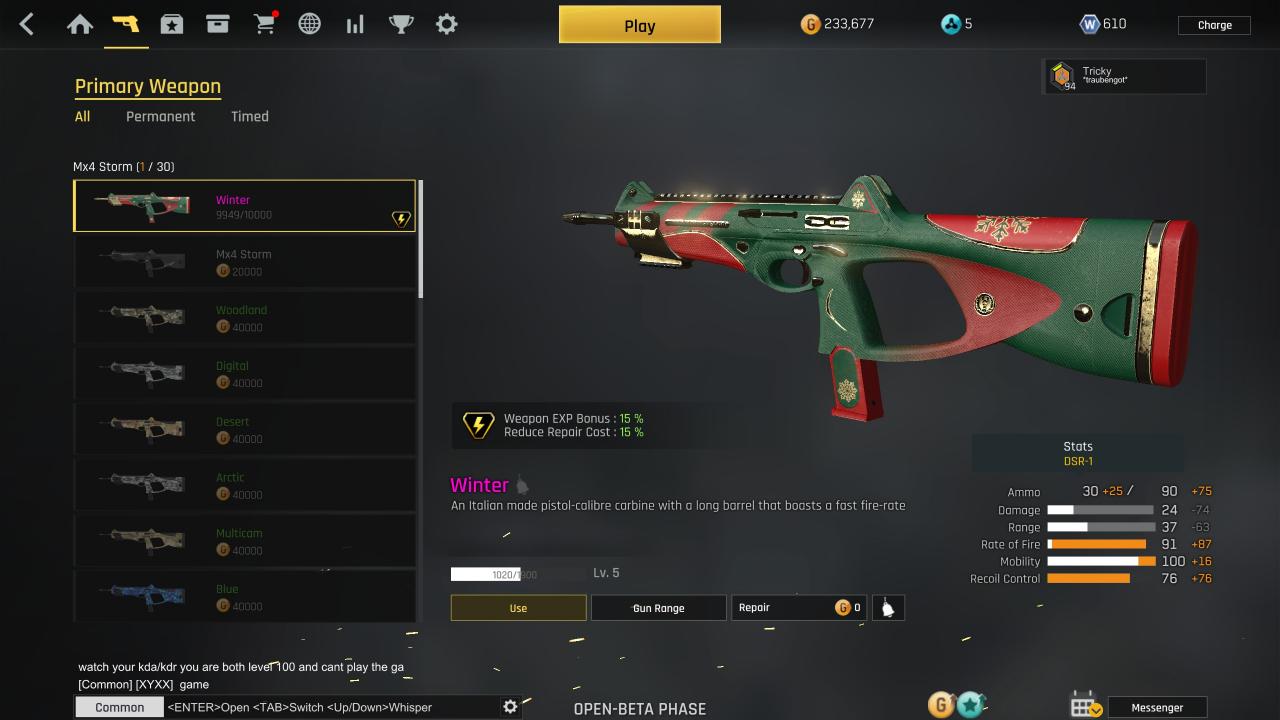
Task: Charge W currency with Charge button
Action: coord(1214,25)
